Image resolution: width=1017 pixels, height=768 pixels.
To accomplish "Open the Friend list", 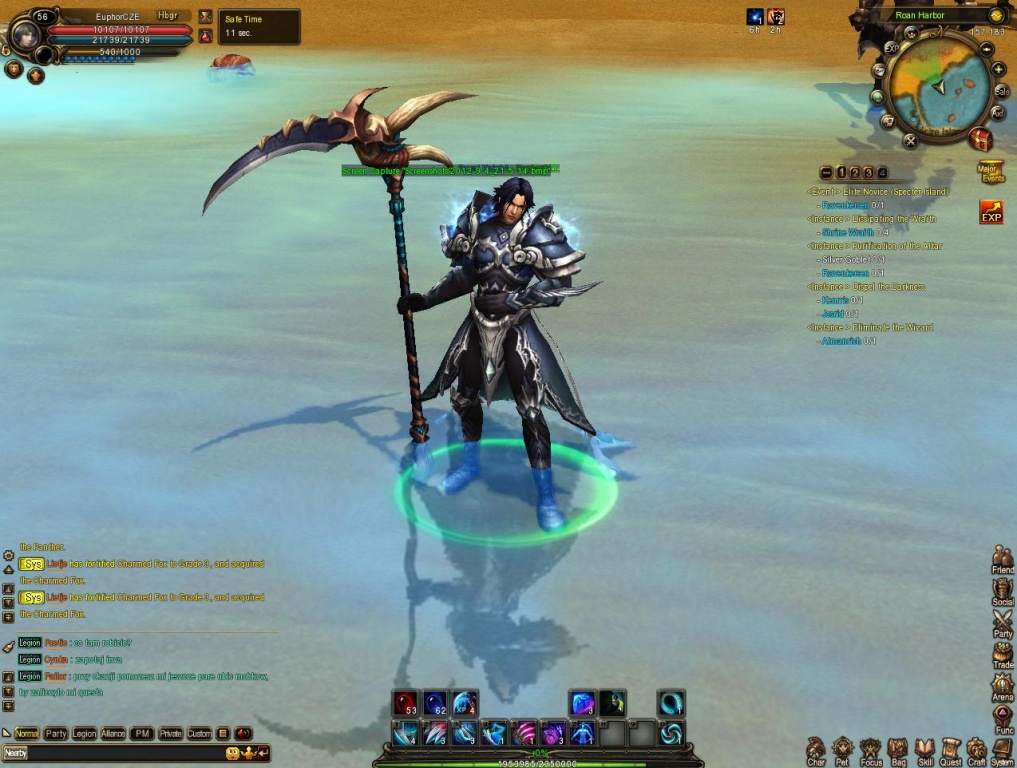I will click(x=1002, y=560).
